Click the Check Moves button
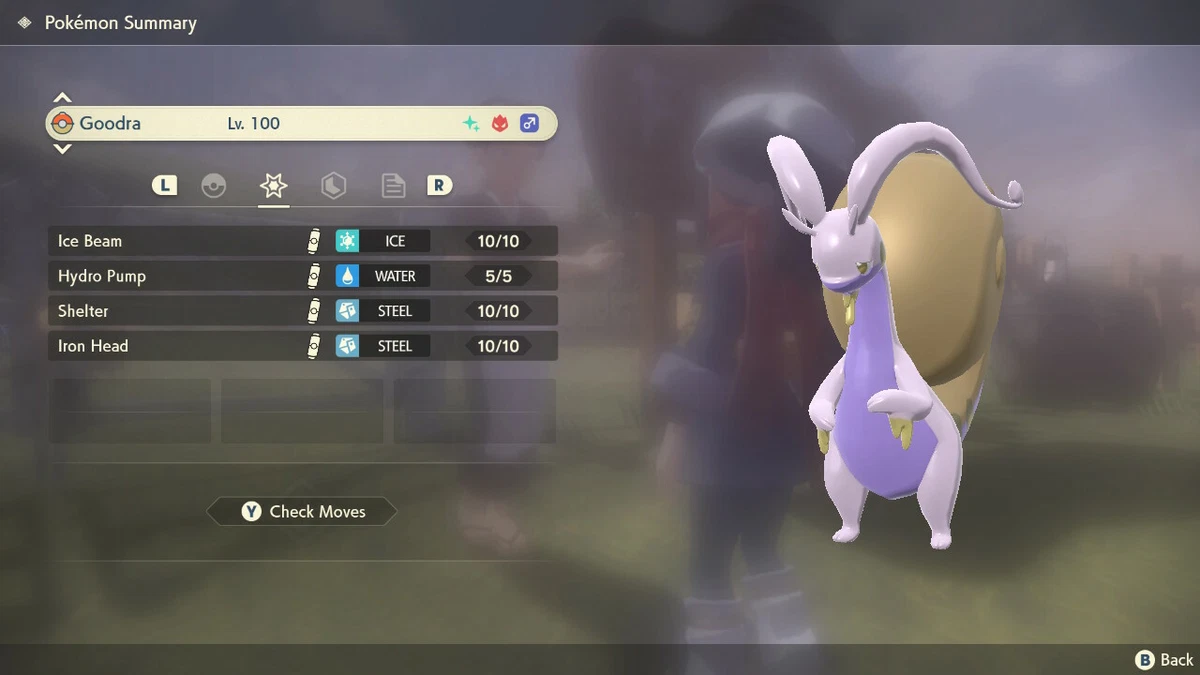The height and width of the screenshot is (675, 1200). [x=302, y=512]
